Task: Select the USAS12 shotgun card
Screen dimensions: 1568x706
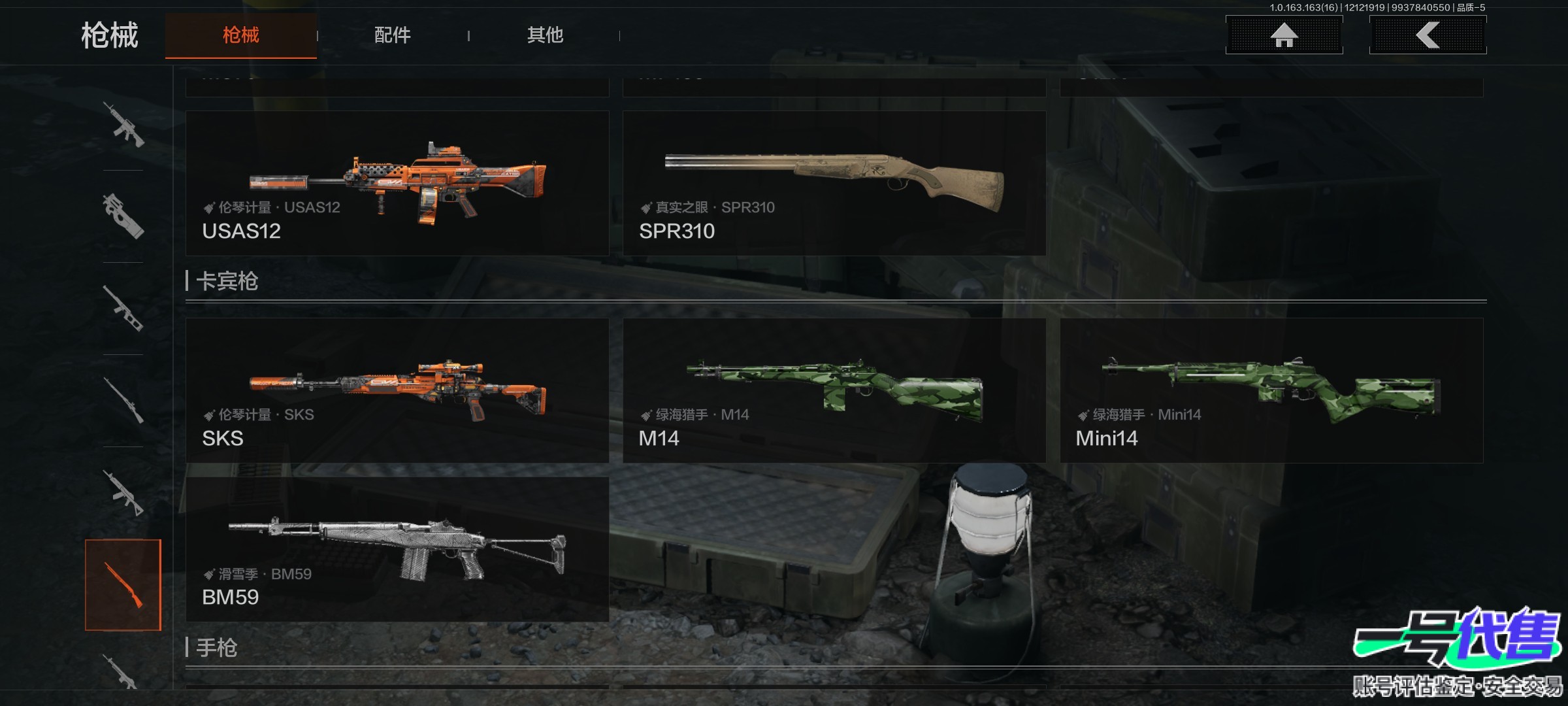Action: 397,183
